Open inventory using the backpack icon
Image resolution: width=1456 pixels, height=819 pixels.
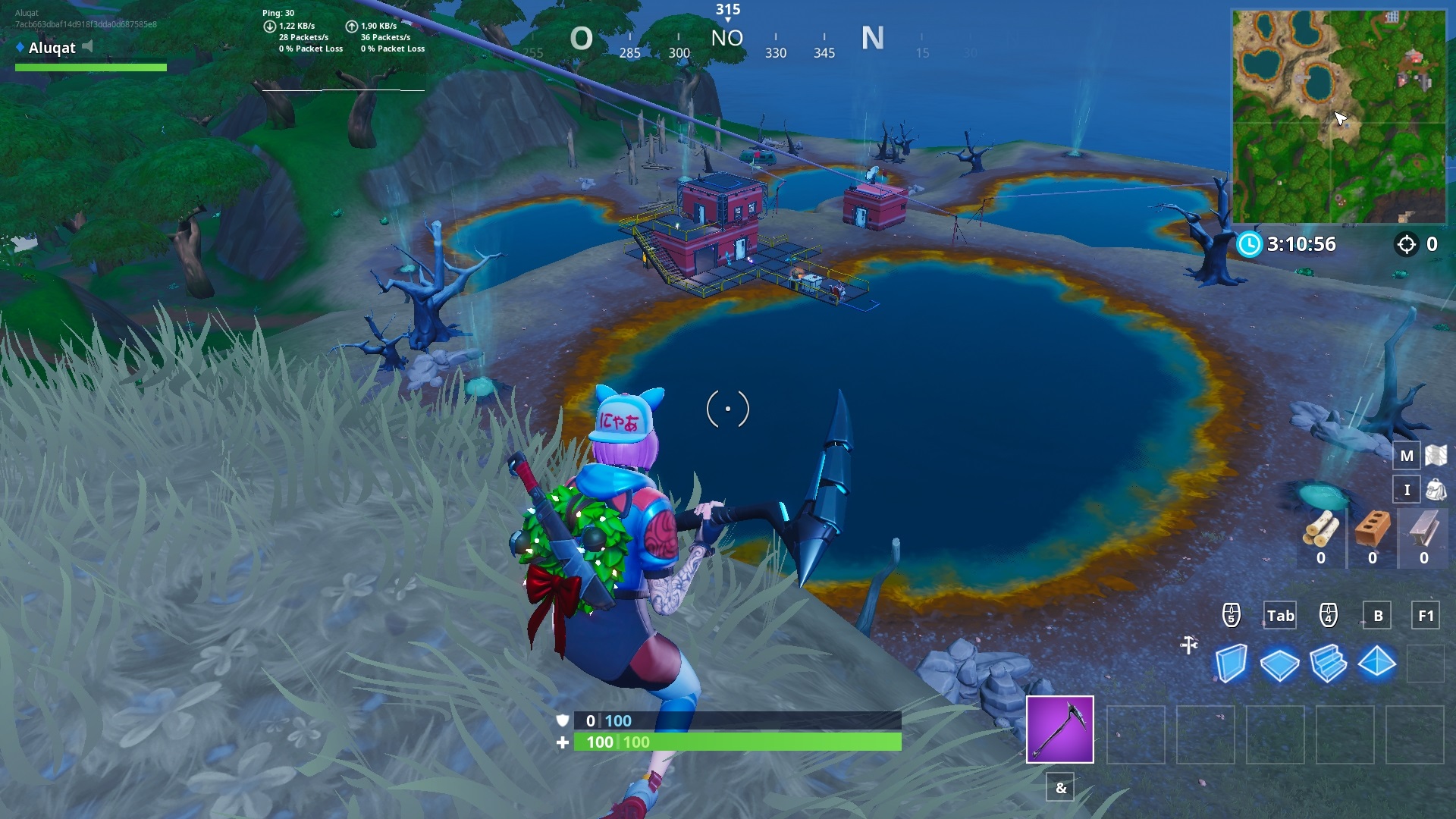coord(1437,489)
